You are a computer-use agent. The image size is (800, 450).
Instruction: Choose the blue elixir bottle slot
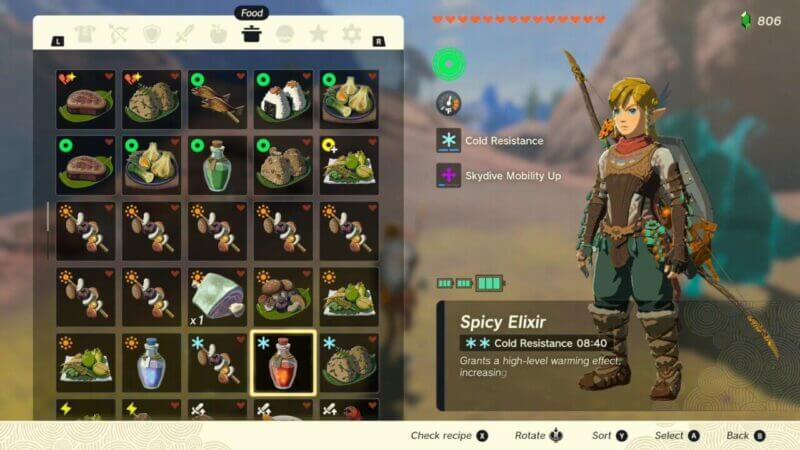(151, 361)
